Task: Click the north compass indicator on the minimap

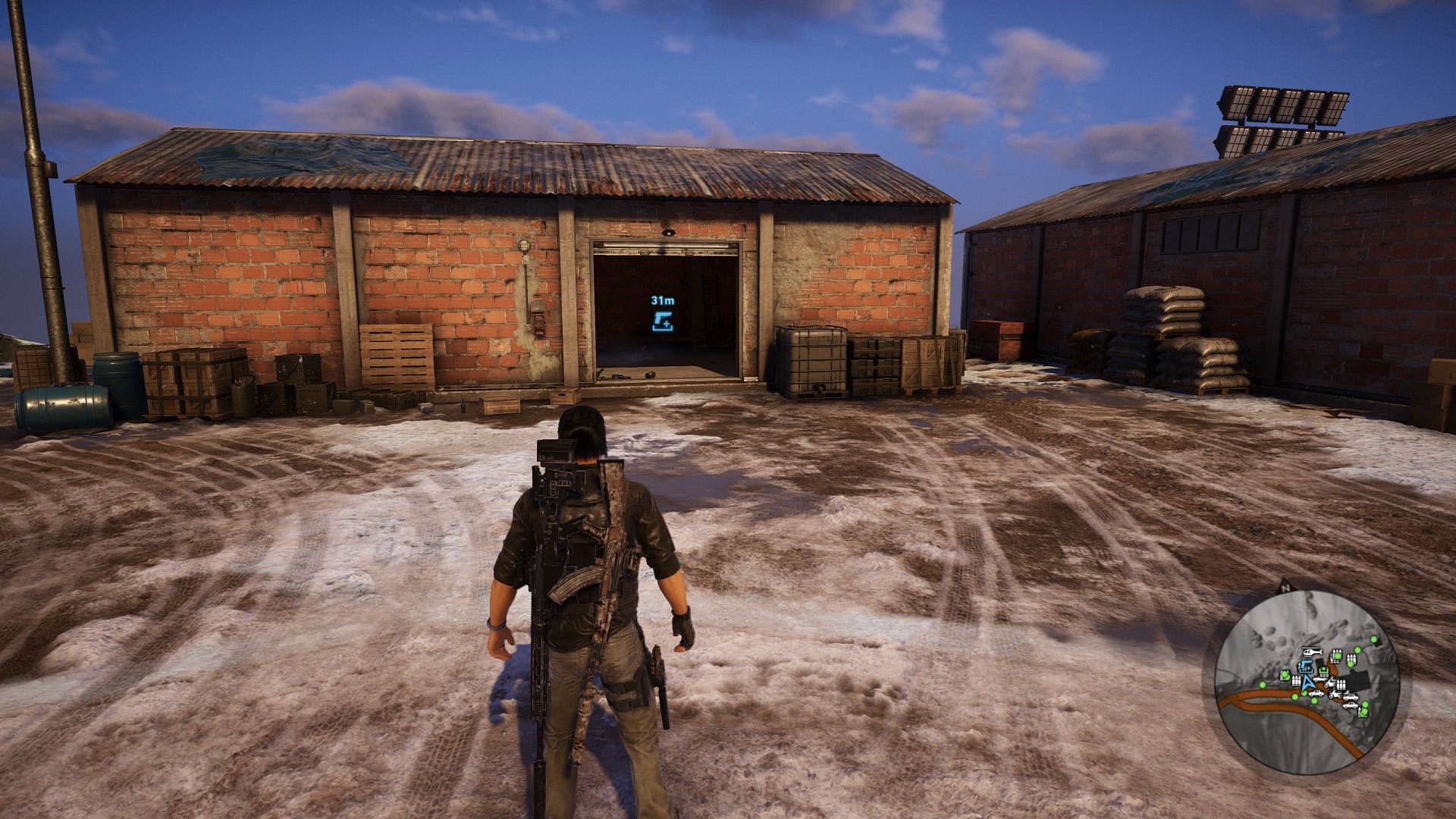Action: (x=1285, y=586)
